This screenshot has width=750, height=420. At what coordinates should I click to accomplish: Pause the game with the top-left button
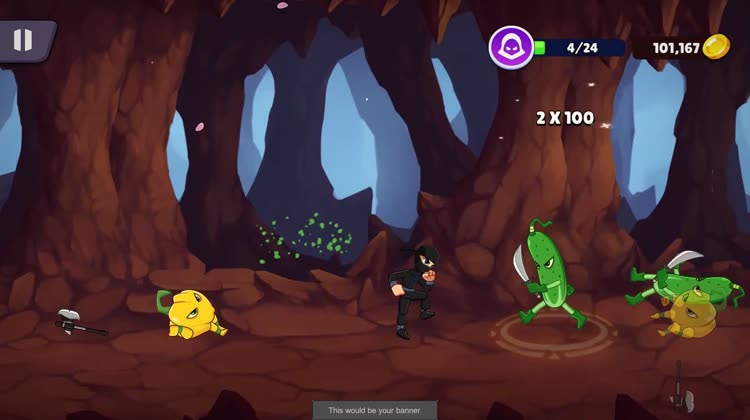click(x=22, y=40)
